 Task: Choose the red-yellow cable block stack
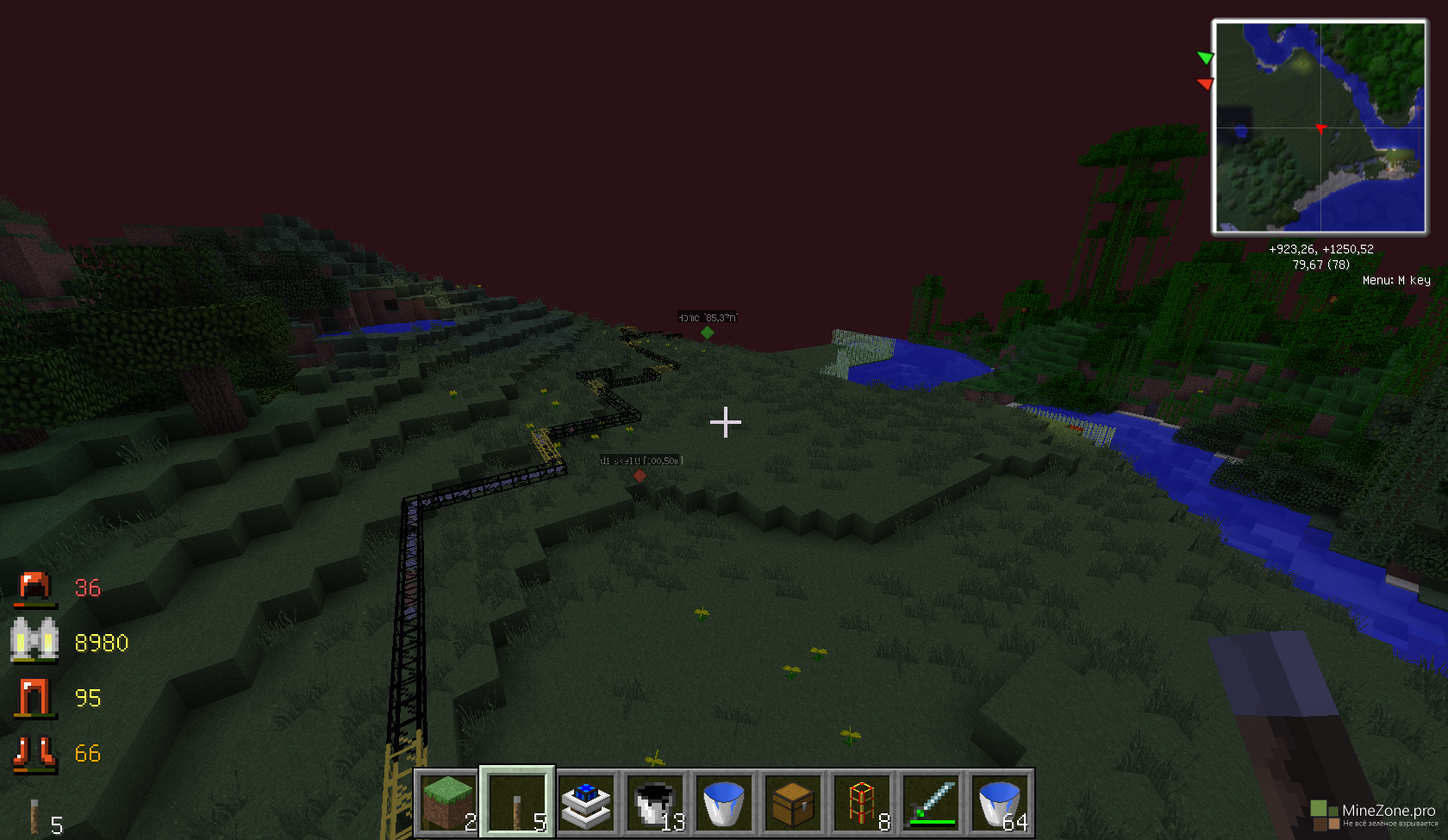click(x=862, y=802)
